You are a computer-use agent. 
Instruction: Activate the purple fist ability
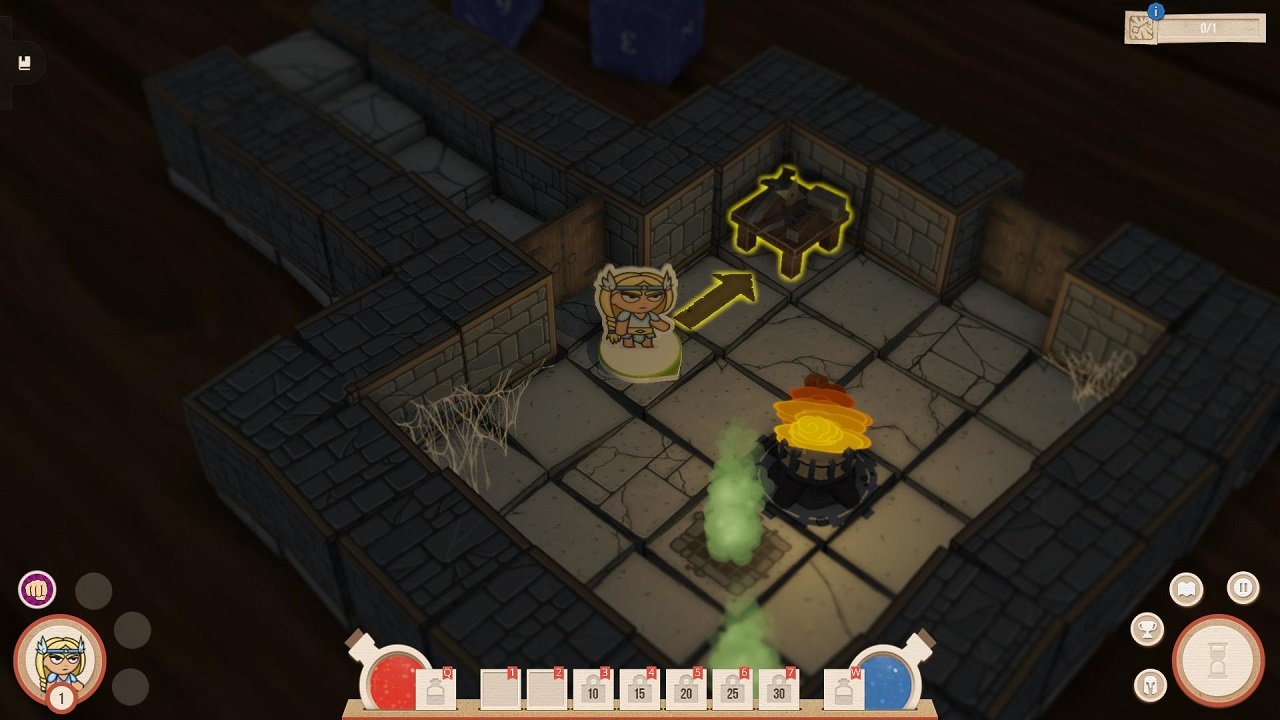[x=37, y=589]
